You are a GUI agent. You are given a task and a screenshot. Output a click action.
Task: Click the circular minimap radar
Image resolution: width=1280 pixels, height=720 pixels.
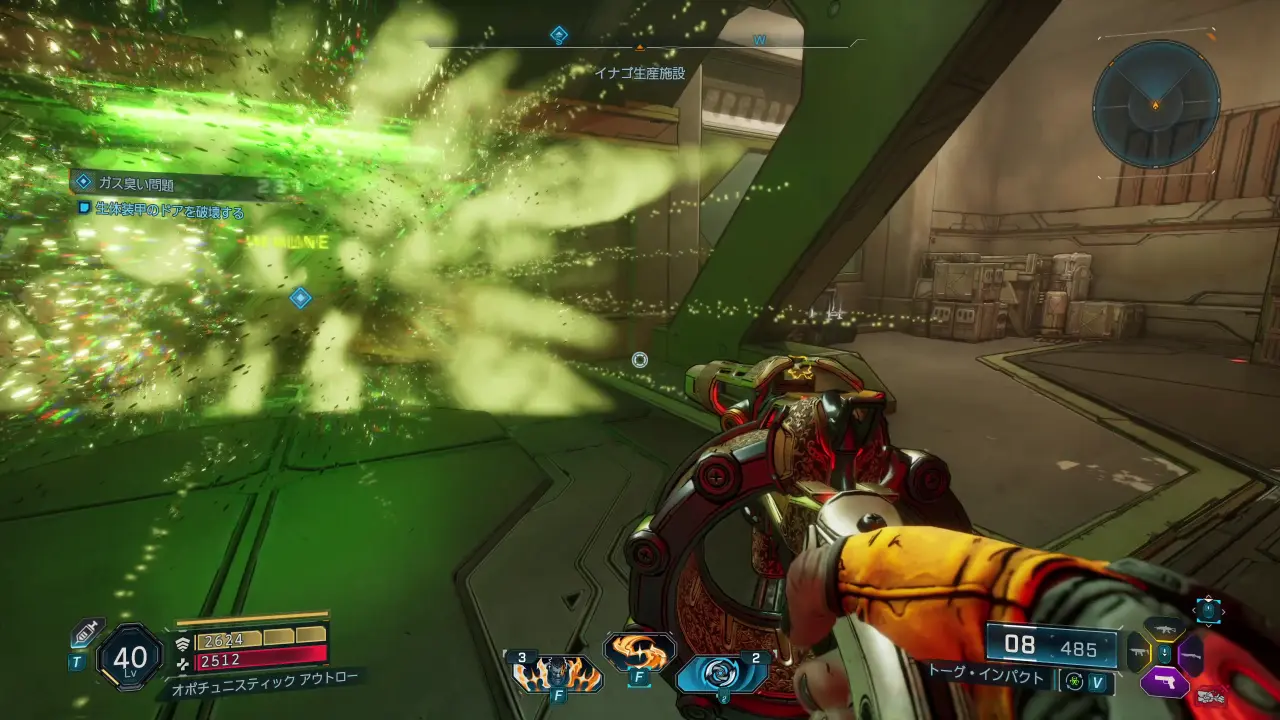click(x=1155, y=102)
